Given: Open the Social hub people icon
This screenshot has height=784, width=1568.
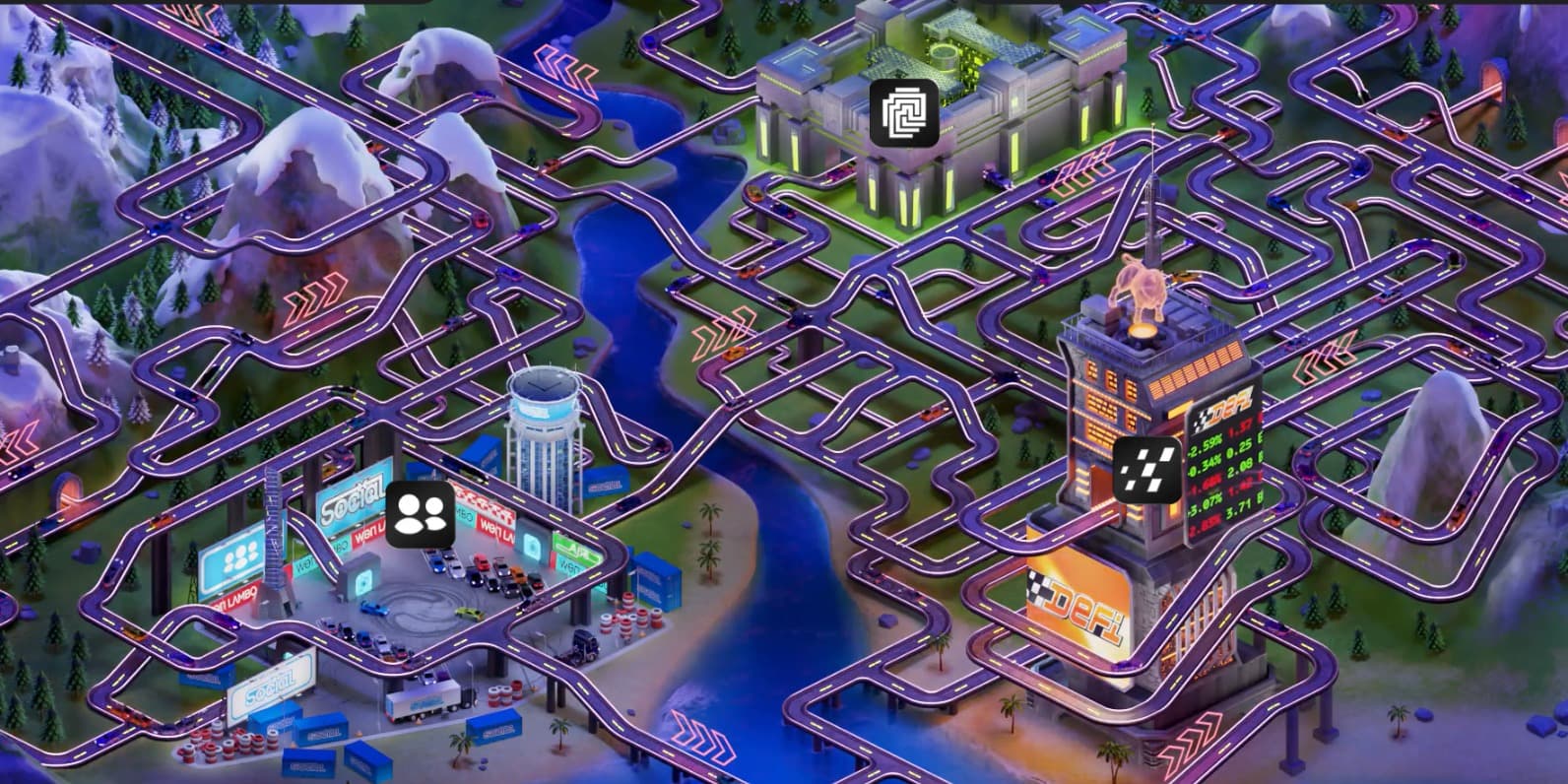Looking at the screenshot, I should tap(422, 513).
